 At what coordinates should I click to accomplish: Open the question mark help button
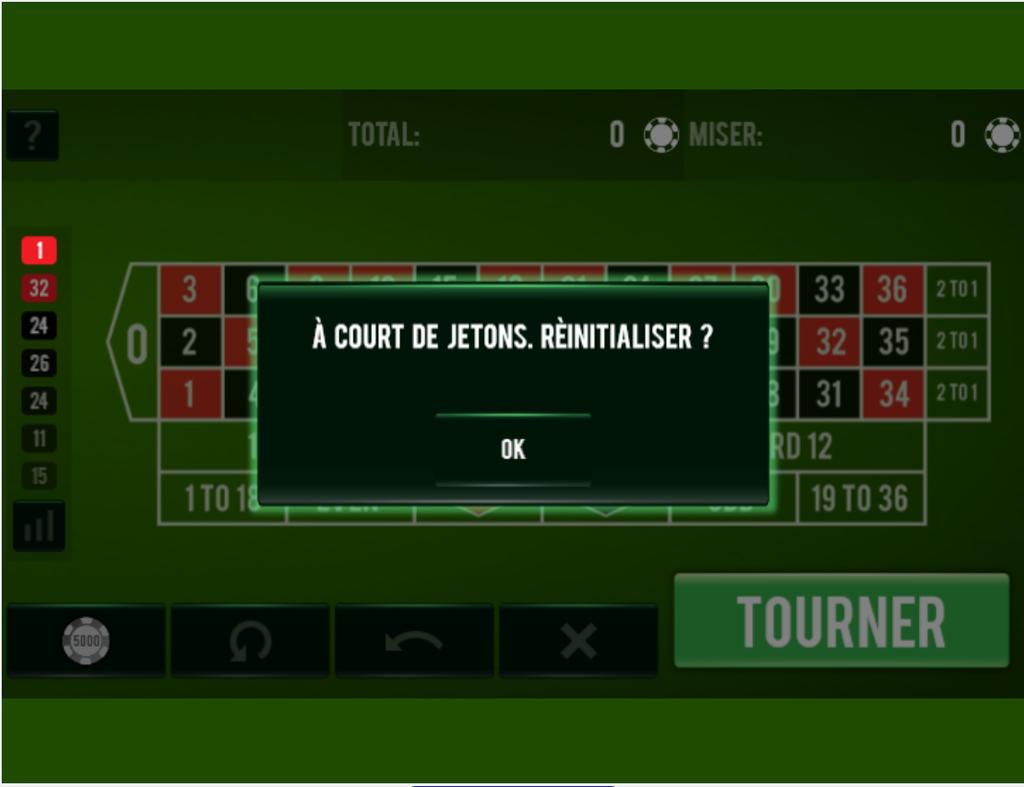point(32,135)
